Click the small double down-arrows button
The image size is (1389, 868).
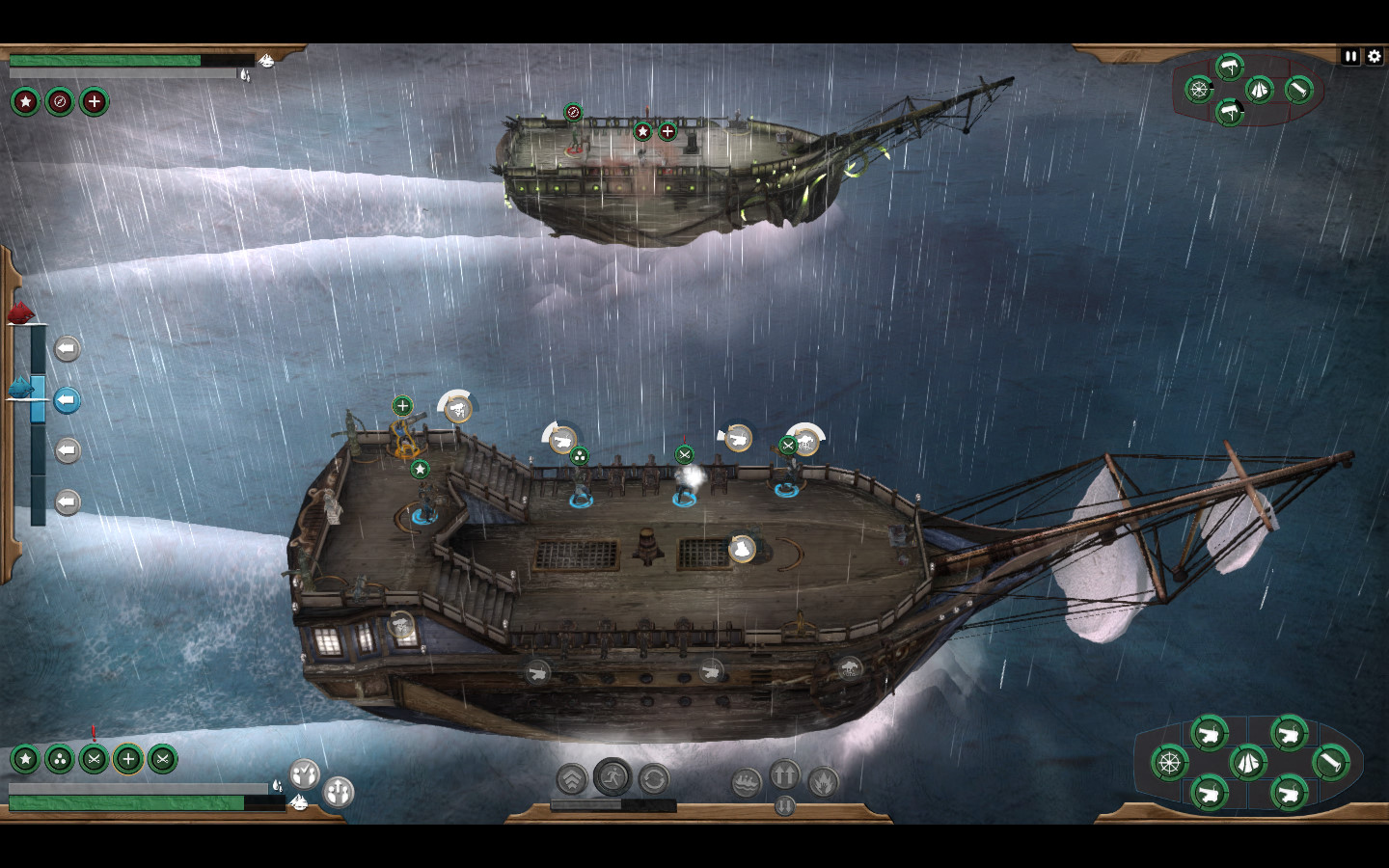[784, 805]
